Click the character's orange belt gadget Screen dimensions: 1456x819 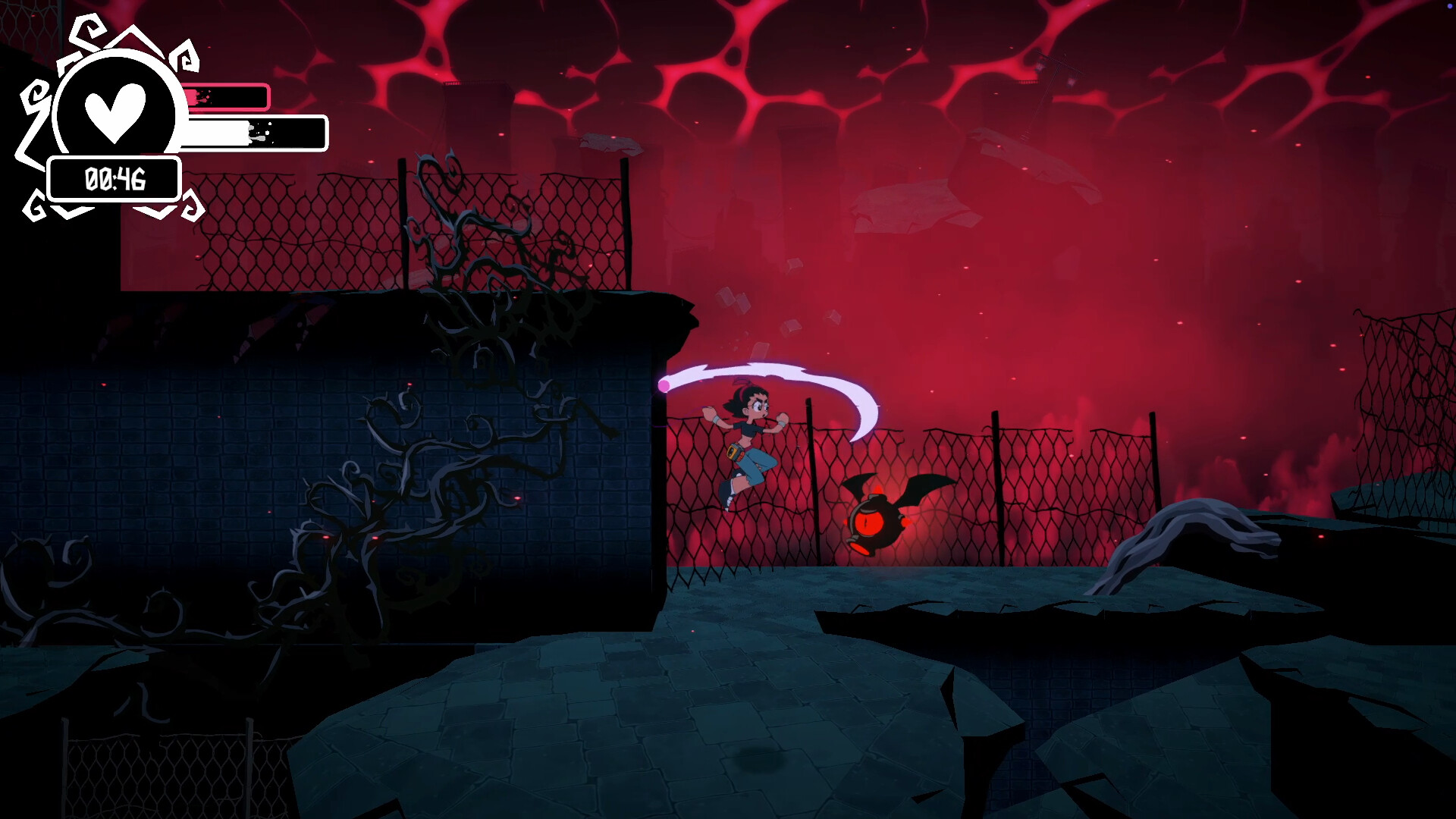pyautogui.click(x=735, y=453)
